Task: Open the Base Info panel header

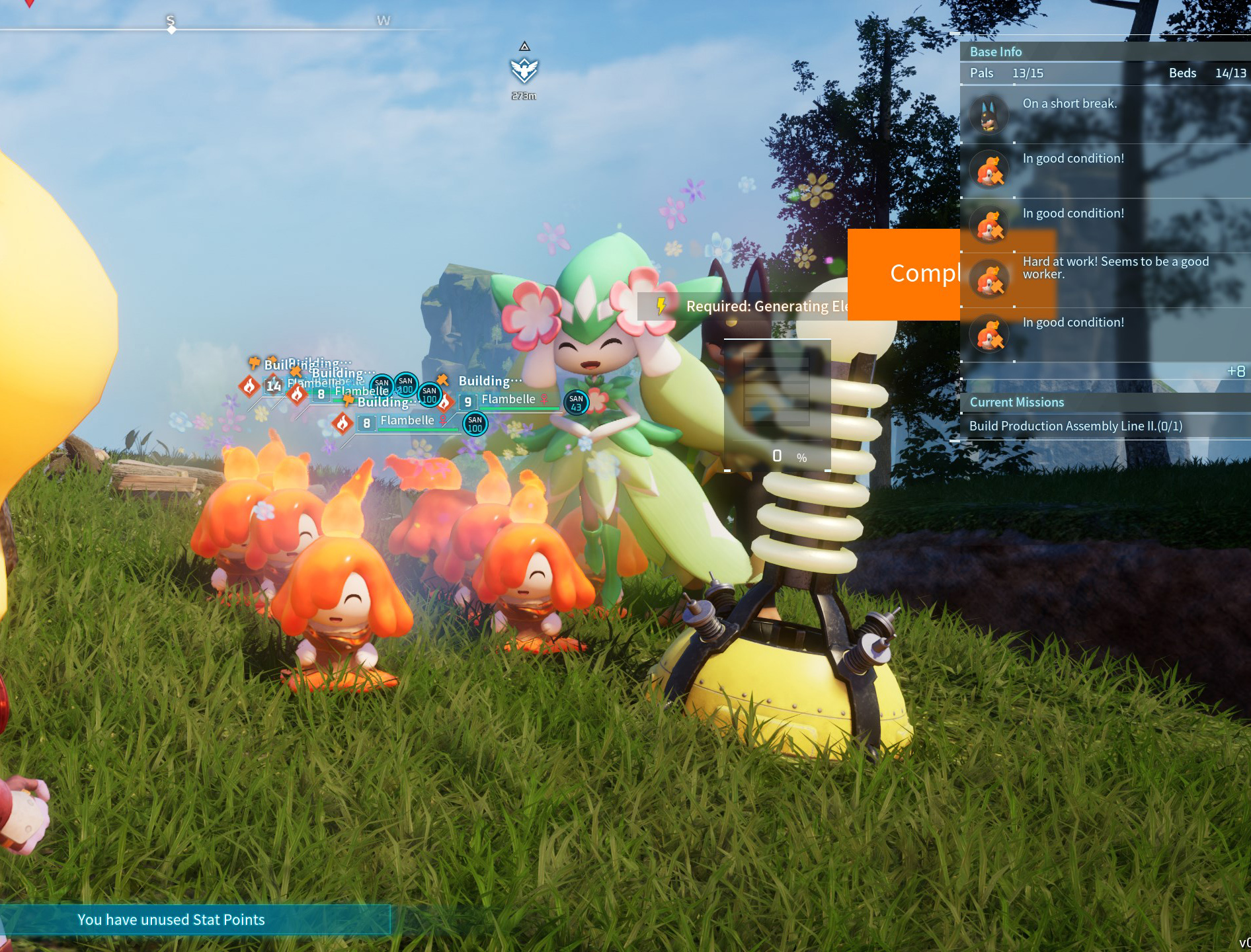Action: coord(995,52)
